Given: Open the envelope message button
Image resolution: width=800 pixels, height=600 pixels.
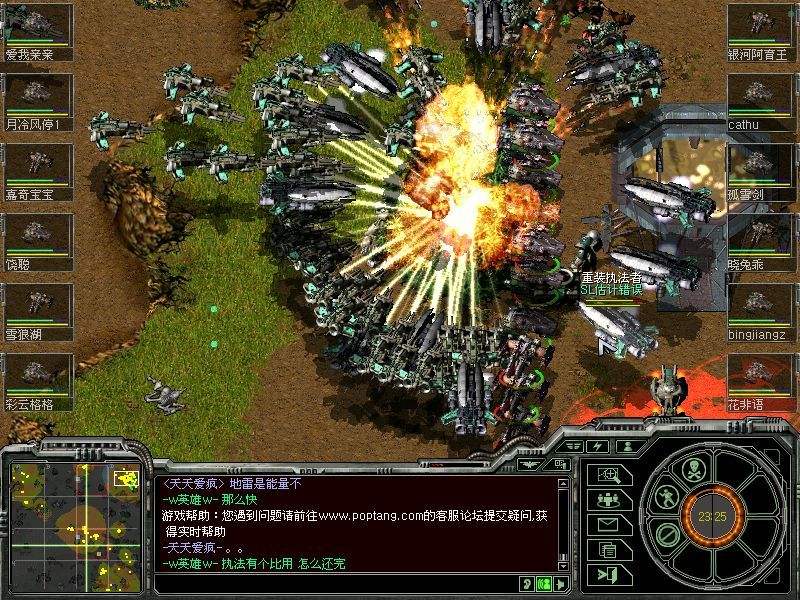Looking at the screenshot, I should 608,523.
